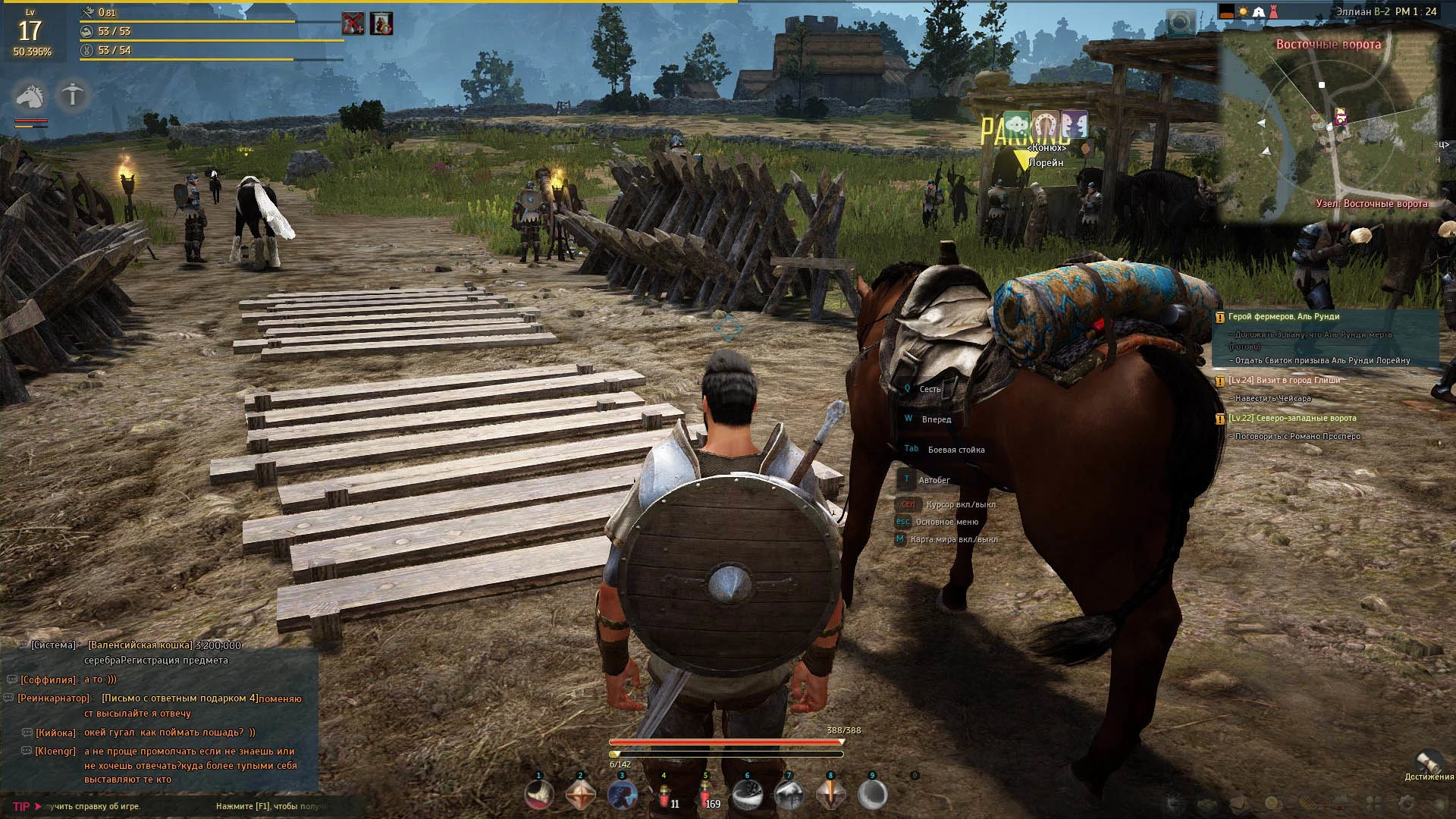The height and width of the screenshot is (819, 1456).
Task: Use hotbar slot 1 claw skill
Action: pos(539,795)
